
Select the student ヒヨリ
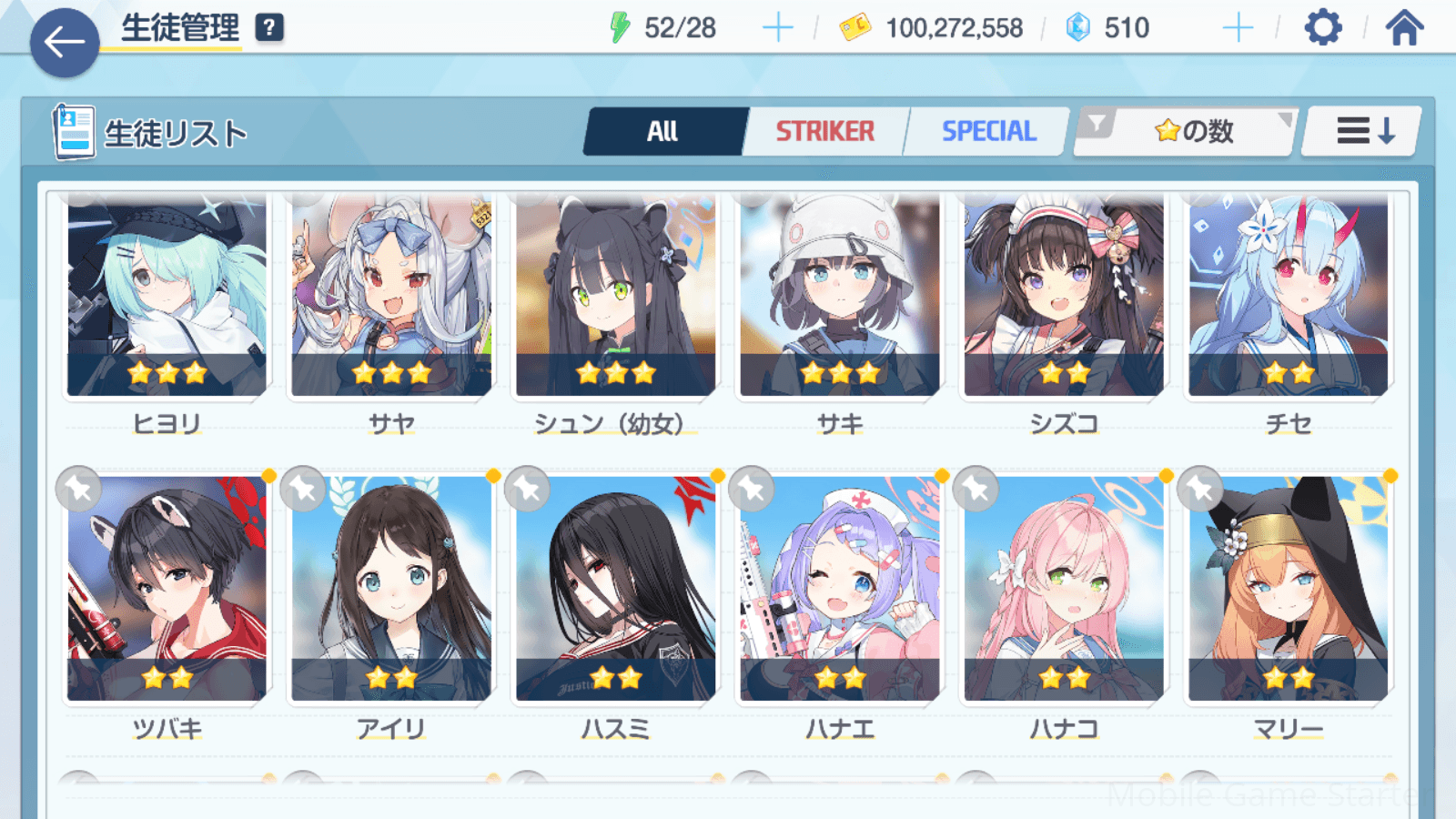pyautogui.click(x=167, y=296)
